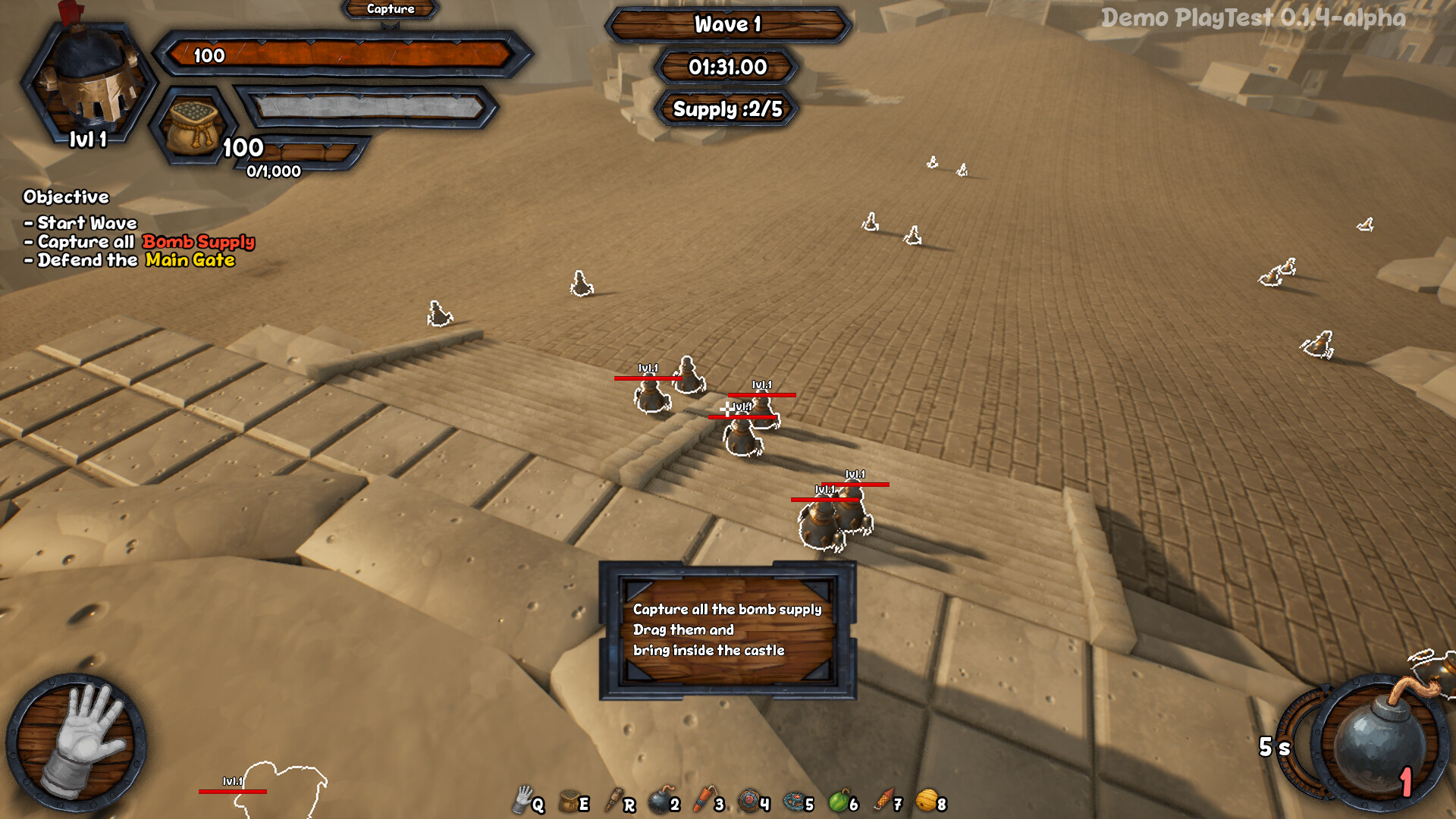This screenshot has height=819, width=1456.
Task: Click the 01:31.00 wave timer
Action: [x=726, y=67]
